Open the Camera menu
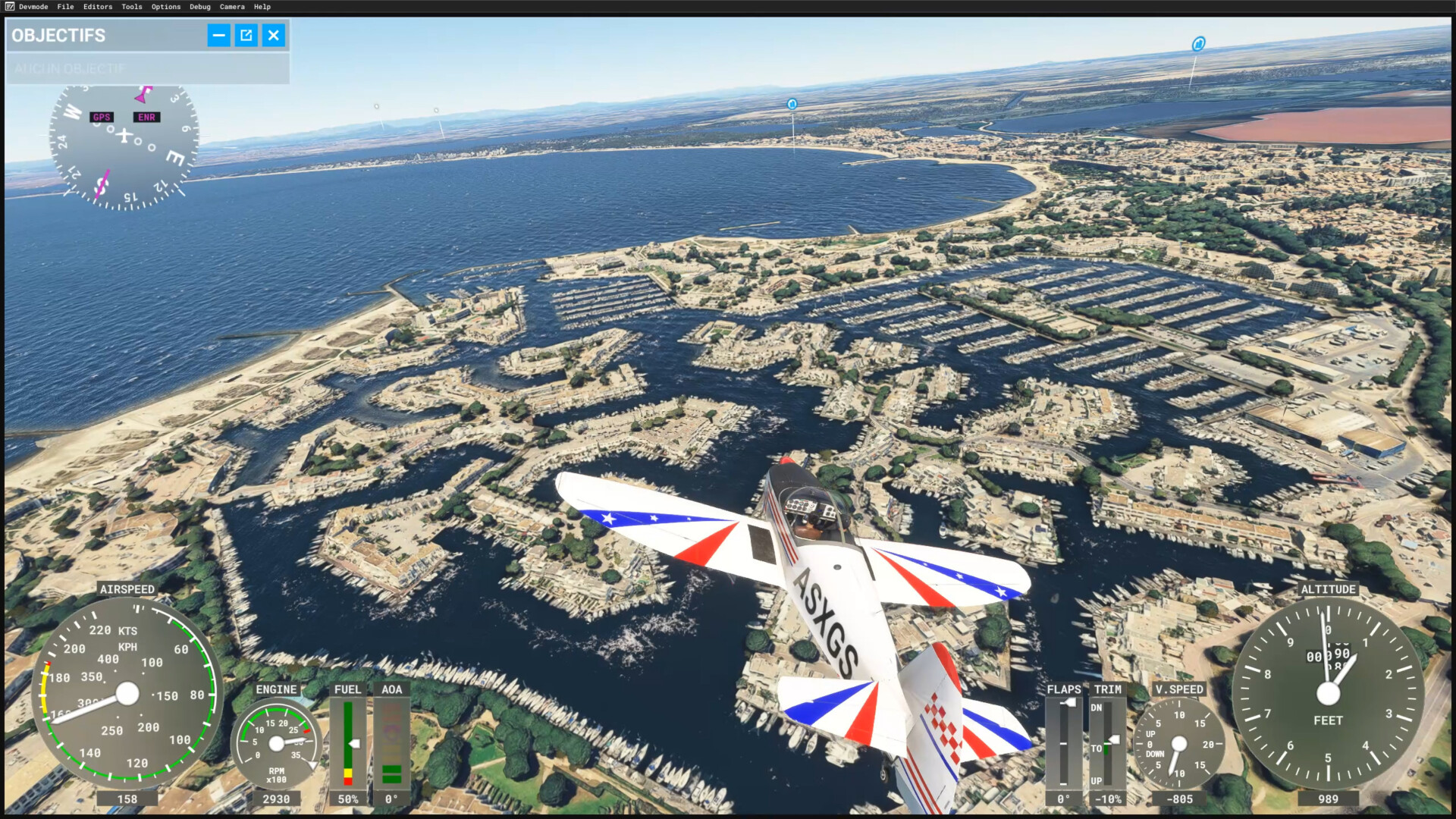Screen dimensions: 1456x819 click(232, 7)
